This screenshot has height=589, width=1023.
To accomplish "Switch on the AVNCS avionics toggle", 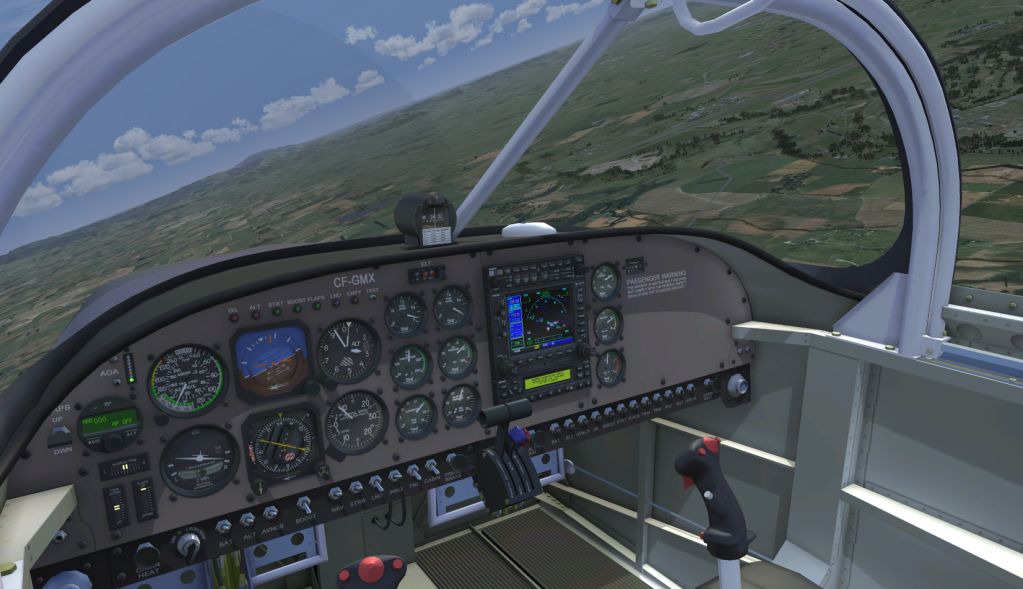I will click(x=270, y=511).
